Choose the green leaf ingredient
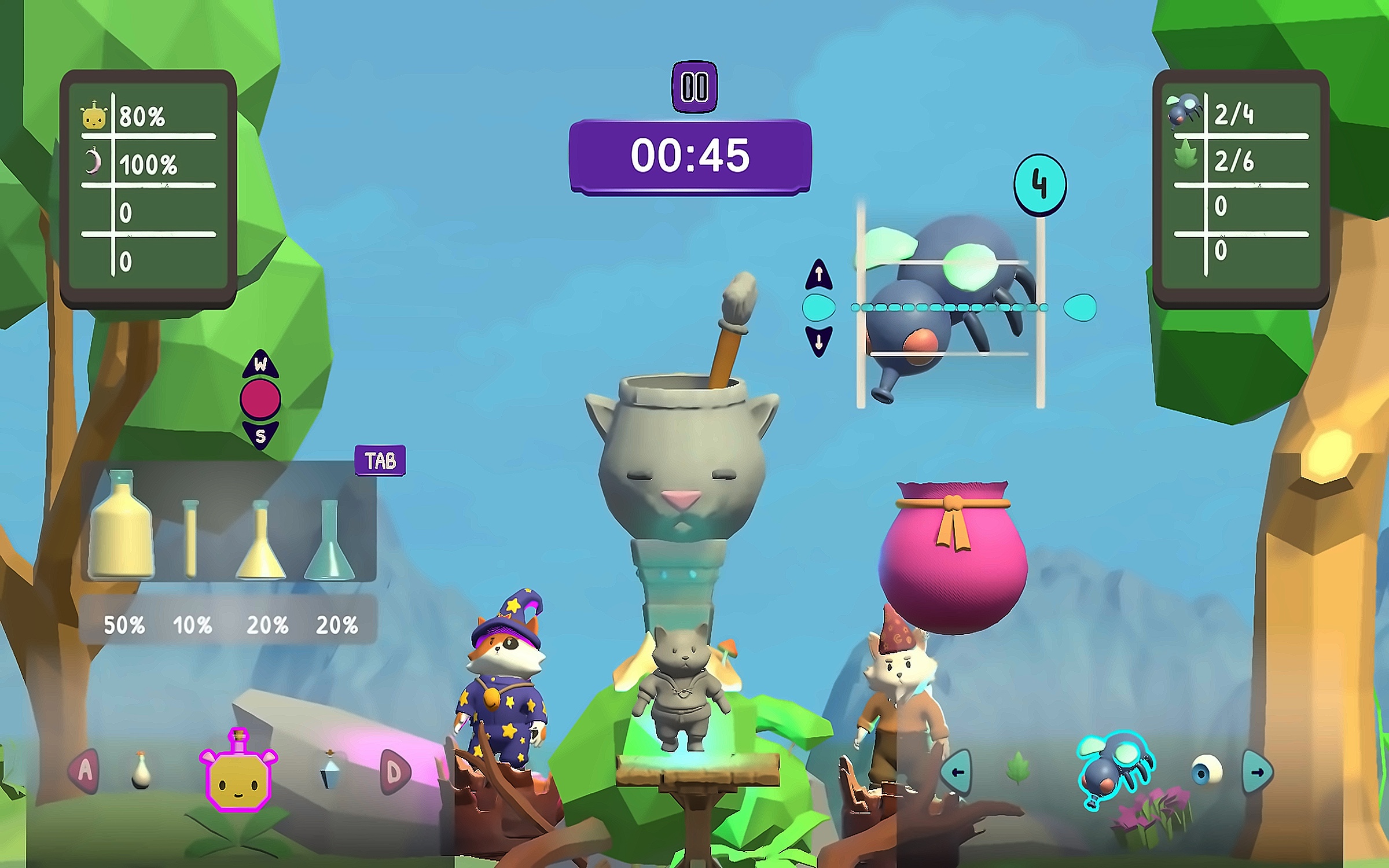This screenshot has width=1389, height=868. pos(1018,770)
